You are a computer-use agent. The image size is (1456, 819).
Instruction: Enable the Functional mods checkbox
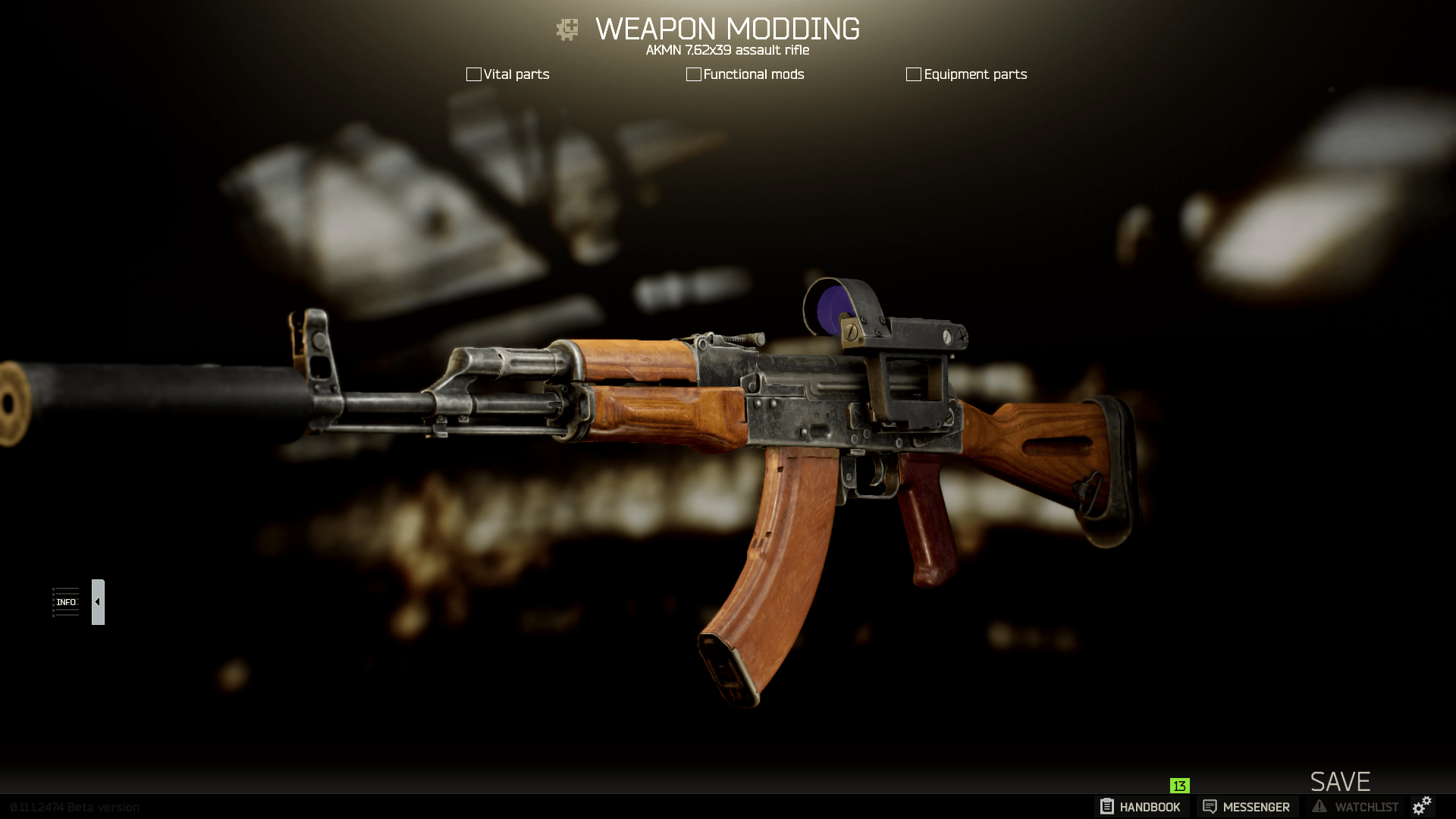[x=693, y=74]
